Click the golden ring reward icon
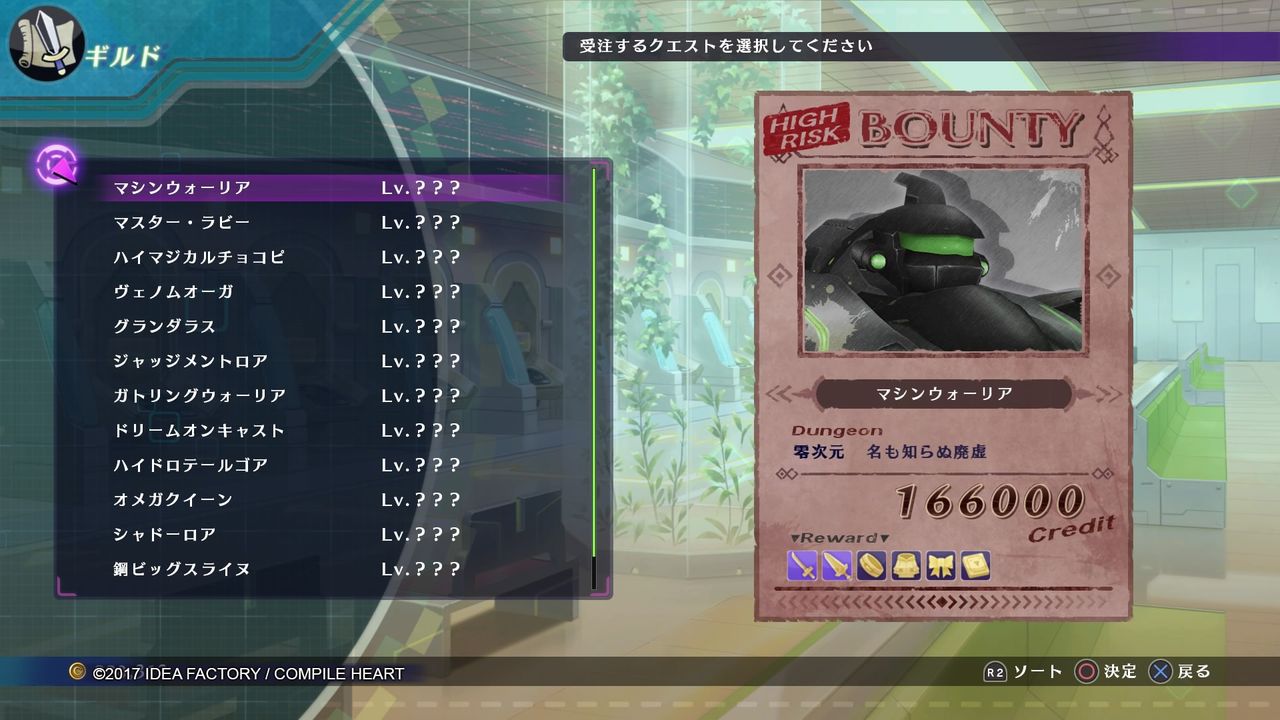Image resolution: width=1280 pixels, height=720 pixels. [x=870, y=565]
